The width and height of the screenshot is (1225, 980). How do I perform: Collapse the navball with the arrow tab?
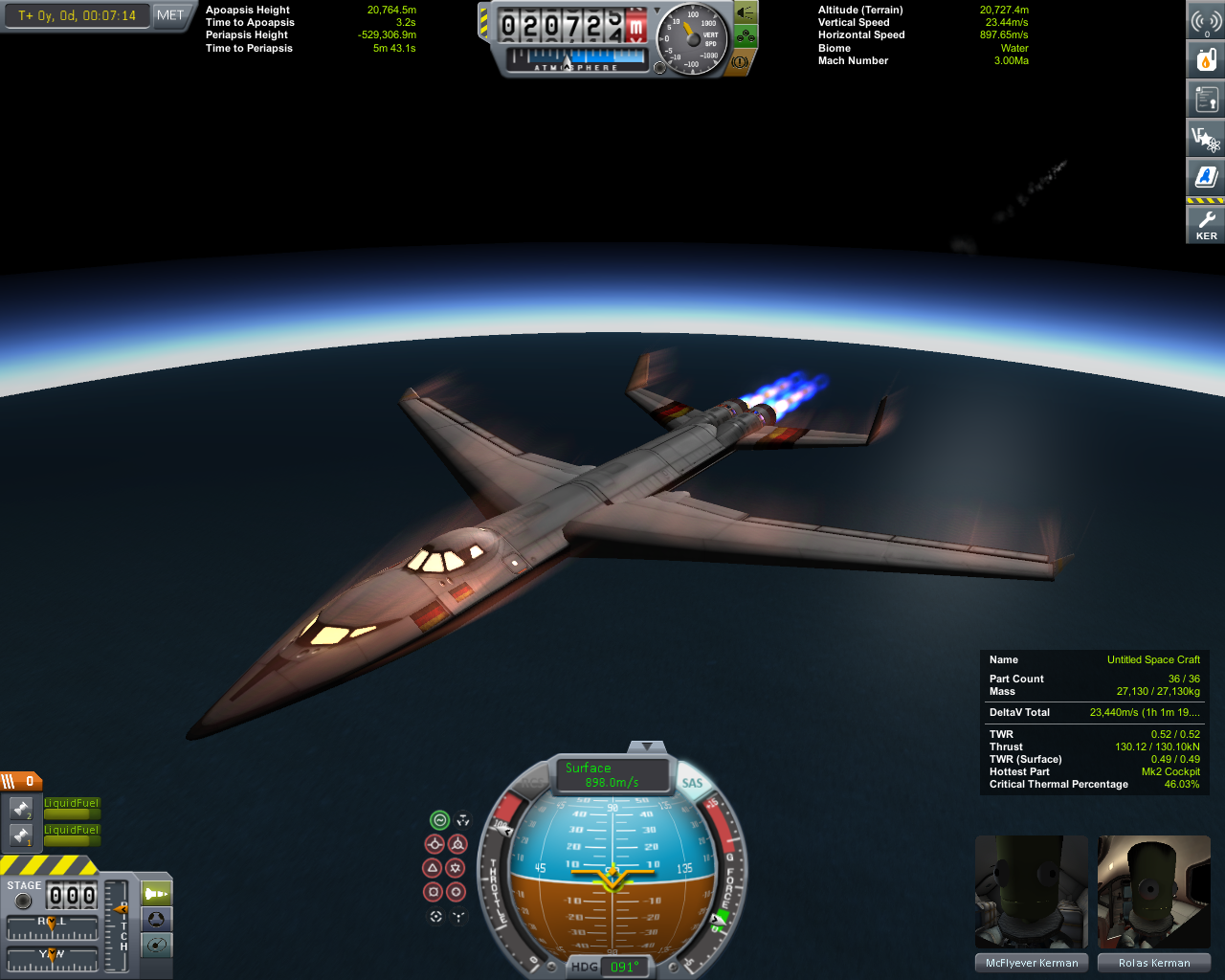tap(647, 746)
